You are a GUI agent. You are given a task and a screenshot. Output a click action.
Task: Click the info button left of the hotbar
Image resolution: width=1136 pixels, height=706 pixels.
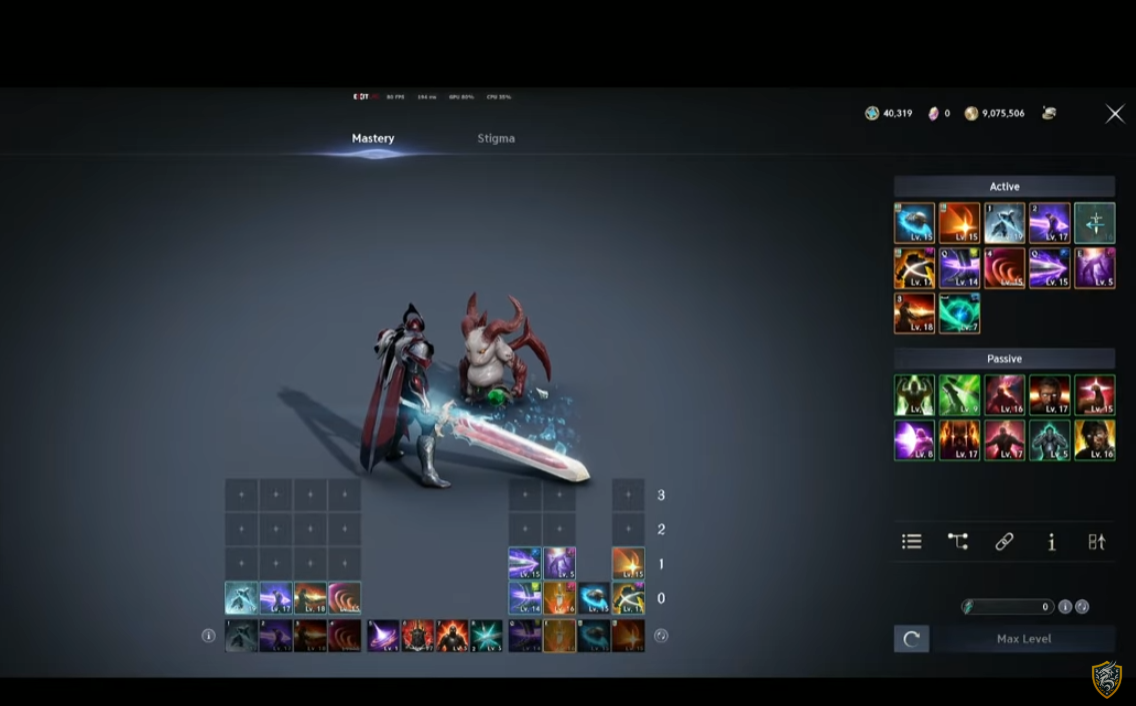(208, 635)
